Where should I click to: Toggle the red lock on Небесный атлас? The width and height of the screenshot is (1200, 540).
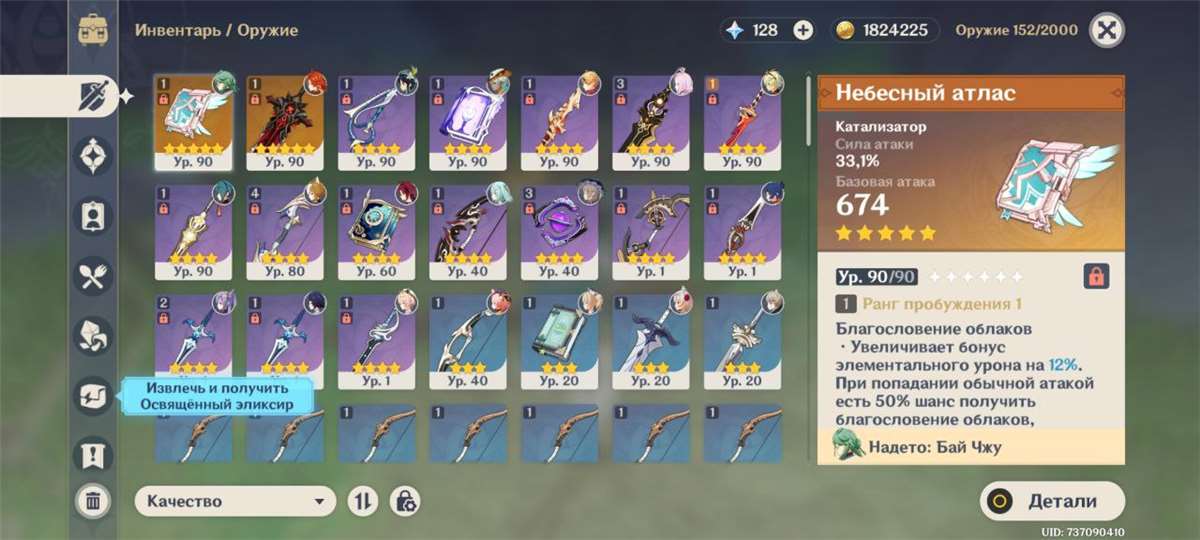1096,276
